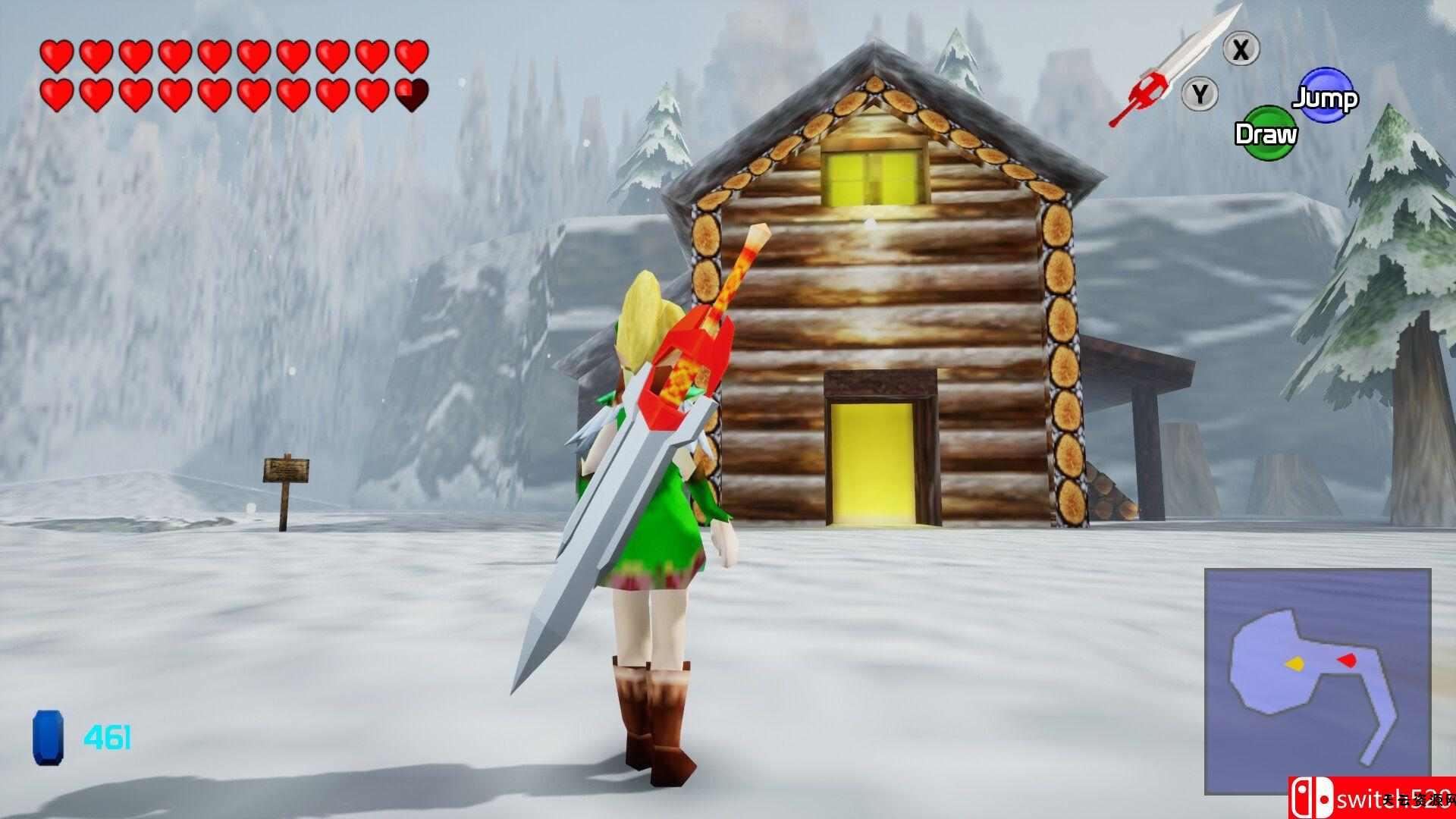
Task: Activate the green Draw action button
Action: (1263, 133)
